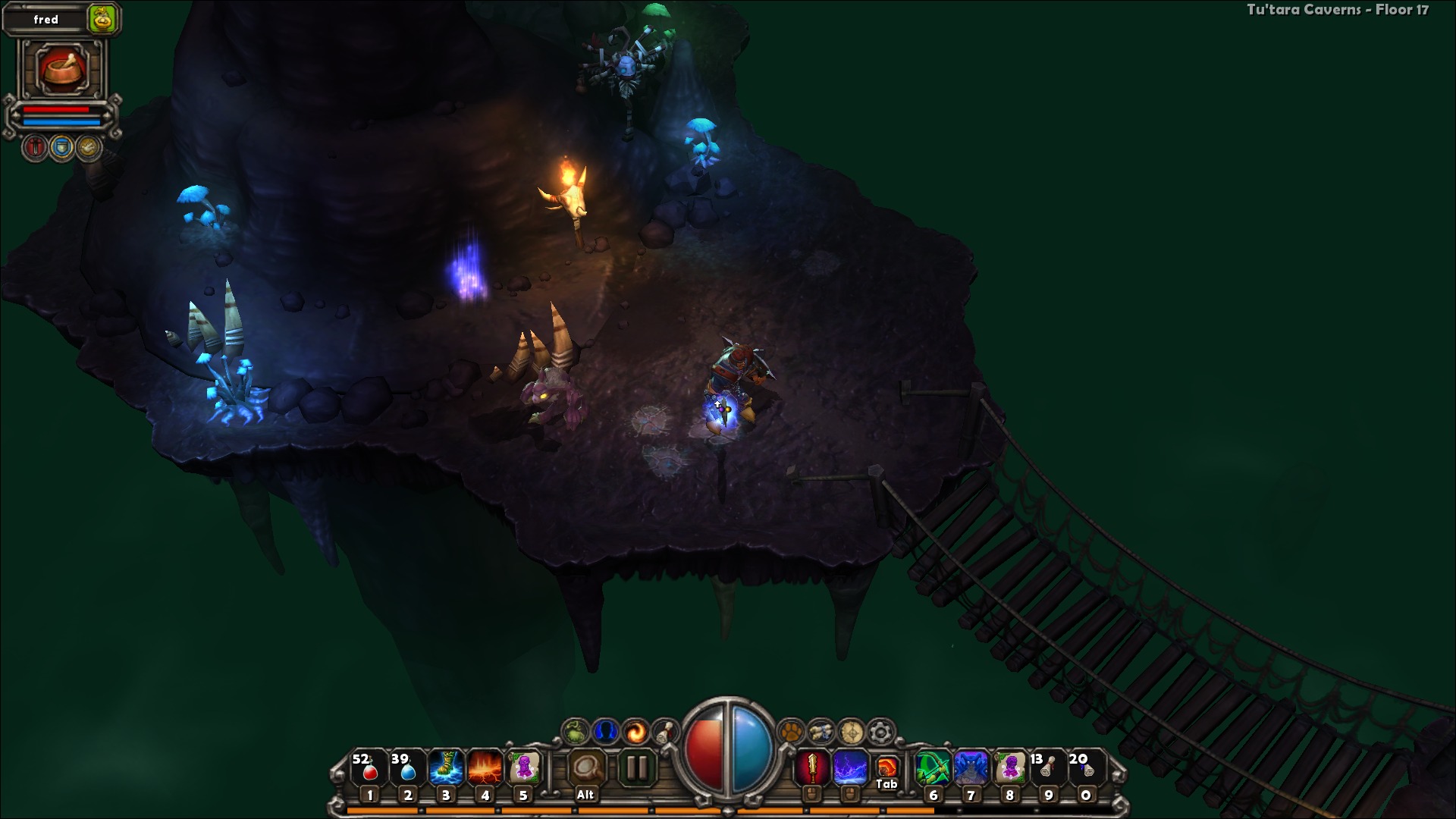
Task: Activate the blue beast skill in slot 7
Action: point(971,768)
